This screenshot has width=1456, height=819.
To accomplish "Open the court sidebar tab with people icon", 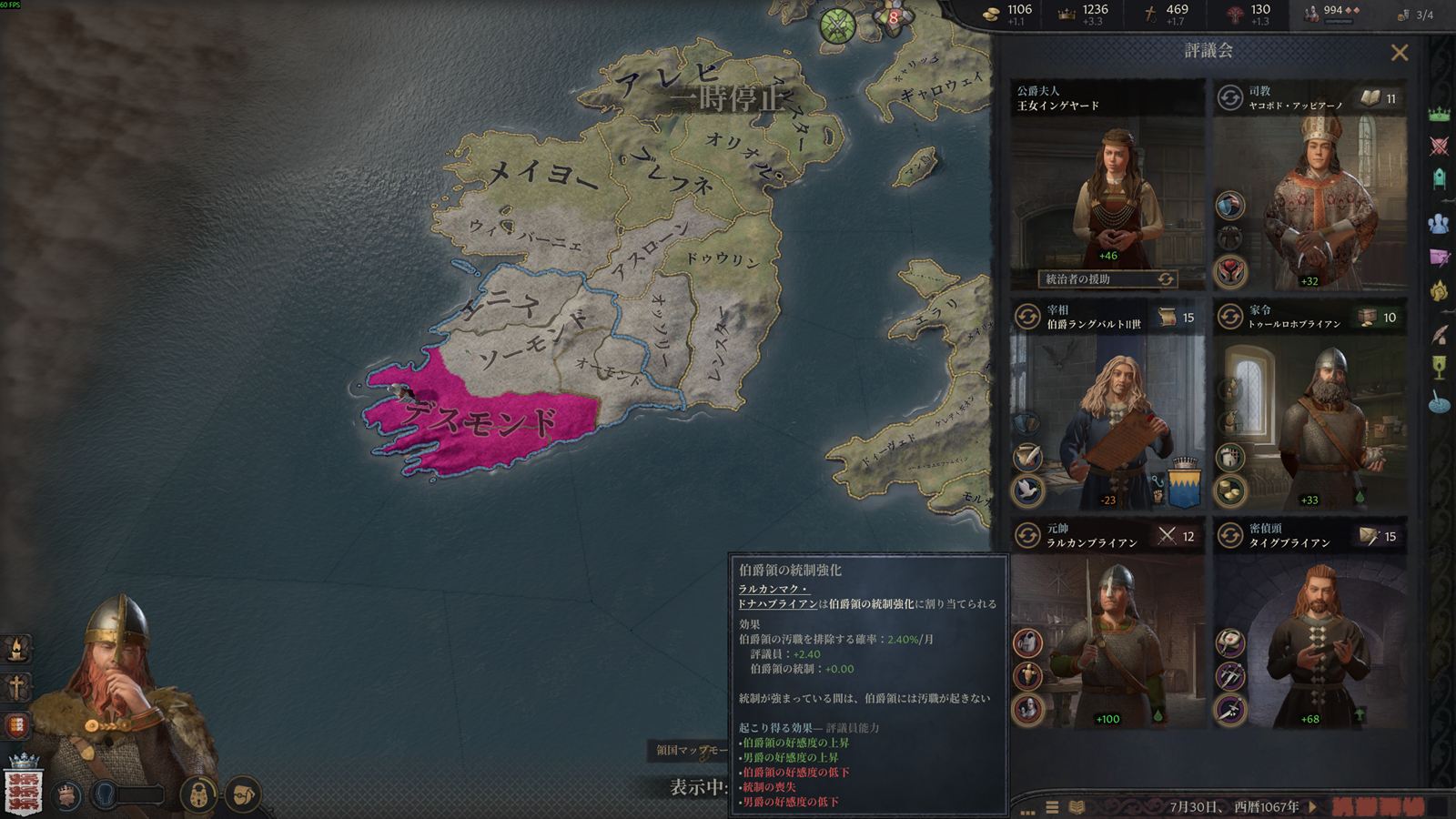I will (x=1439, y=223).
